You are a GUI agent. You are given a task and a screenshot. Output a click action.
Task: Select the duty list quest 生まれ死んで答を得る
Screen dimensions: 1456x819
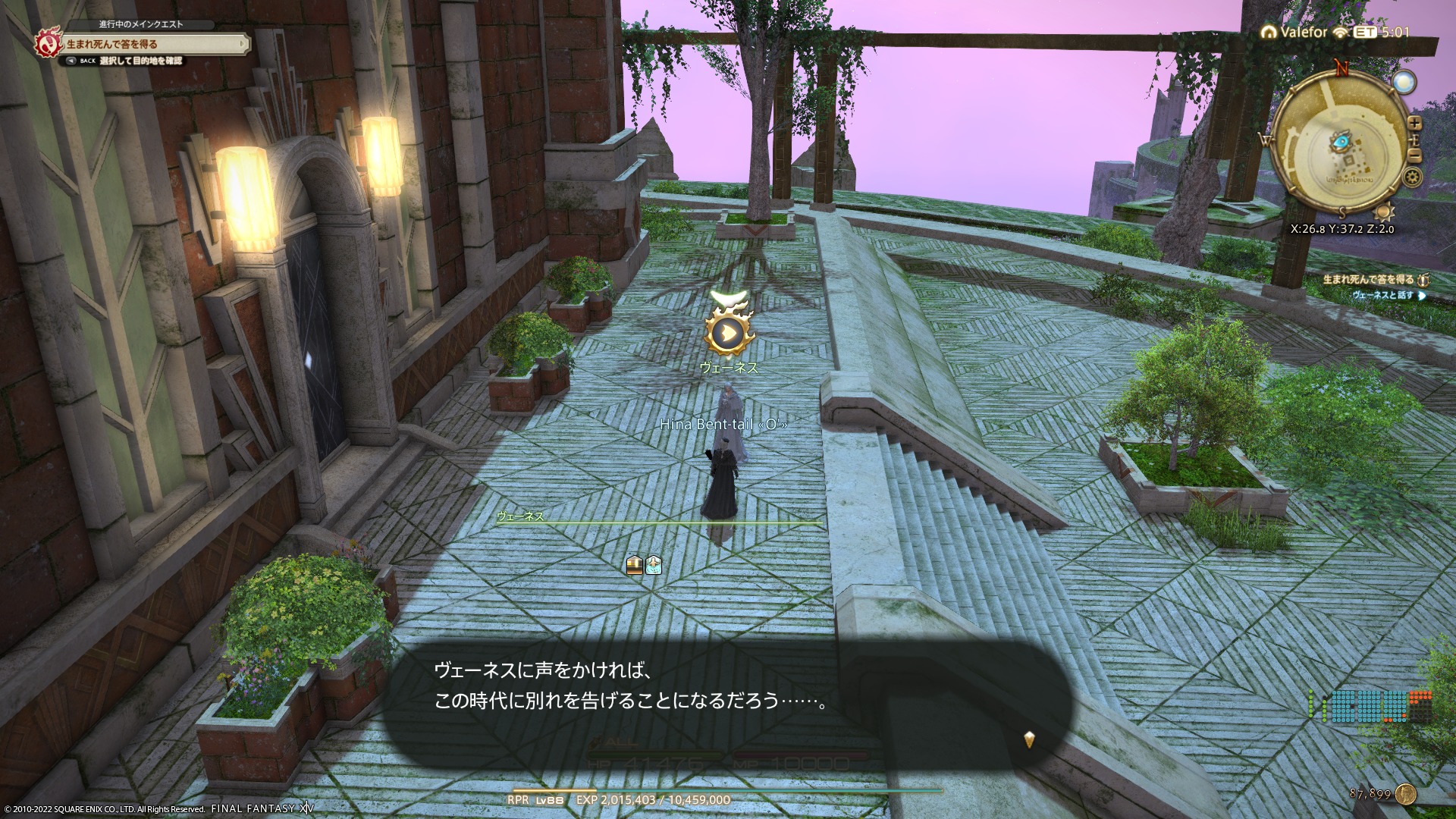pos(1368,280)
